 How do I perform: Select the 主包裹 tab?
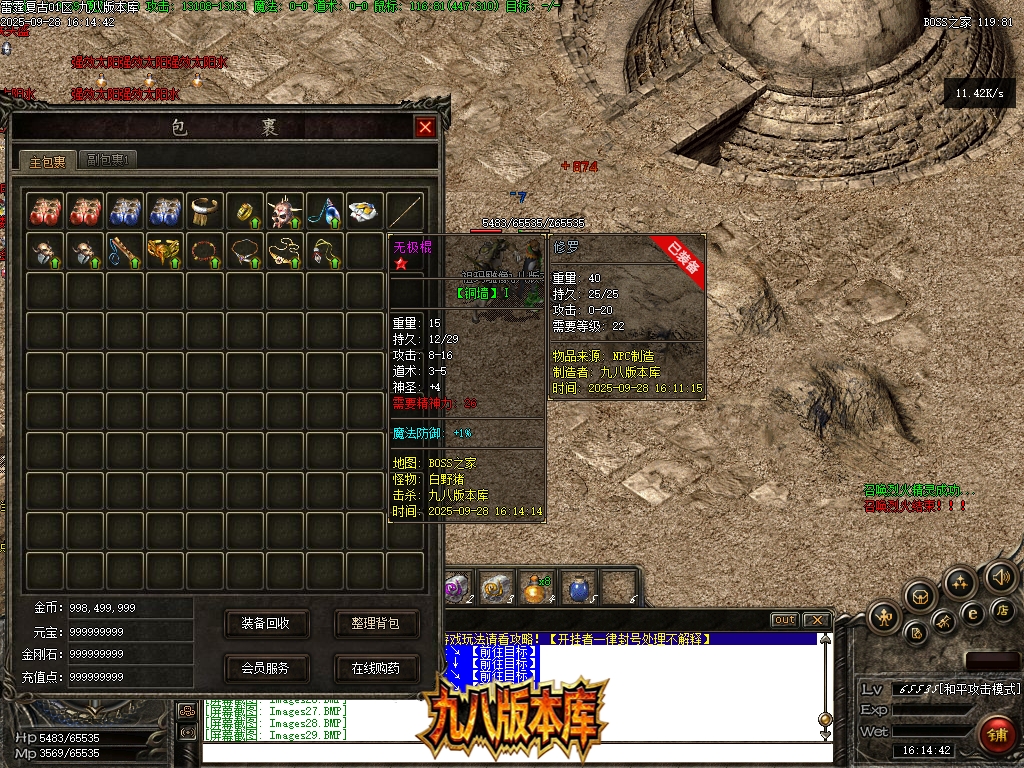(47, 161)
